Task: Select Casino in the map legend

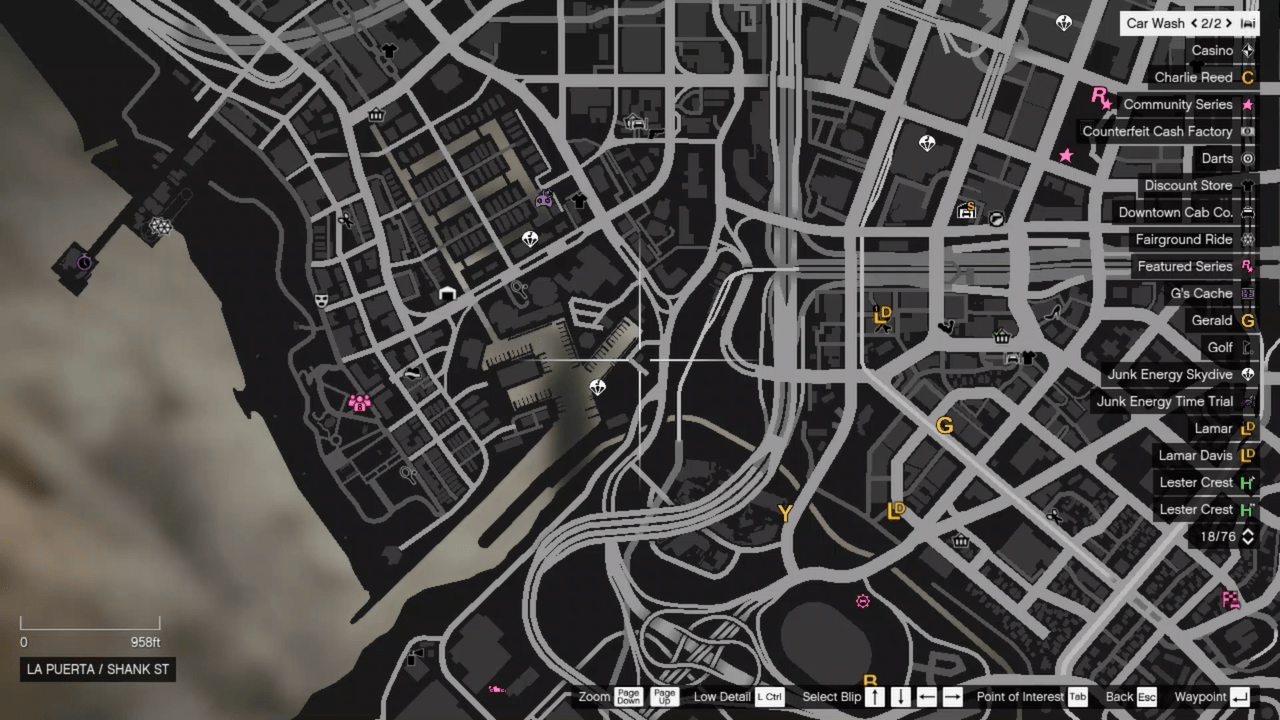Action: coord(1212,50)
